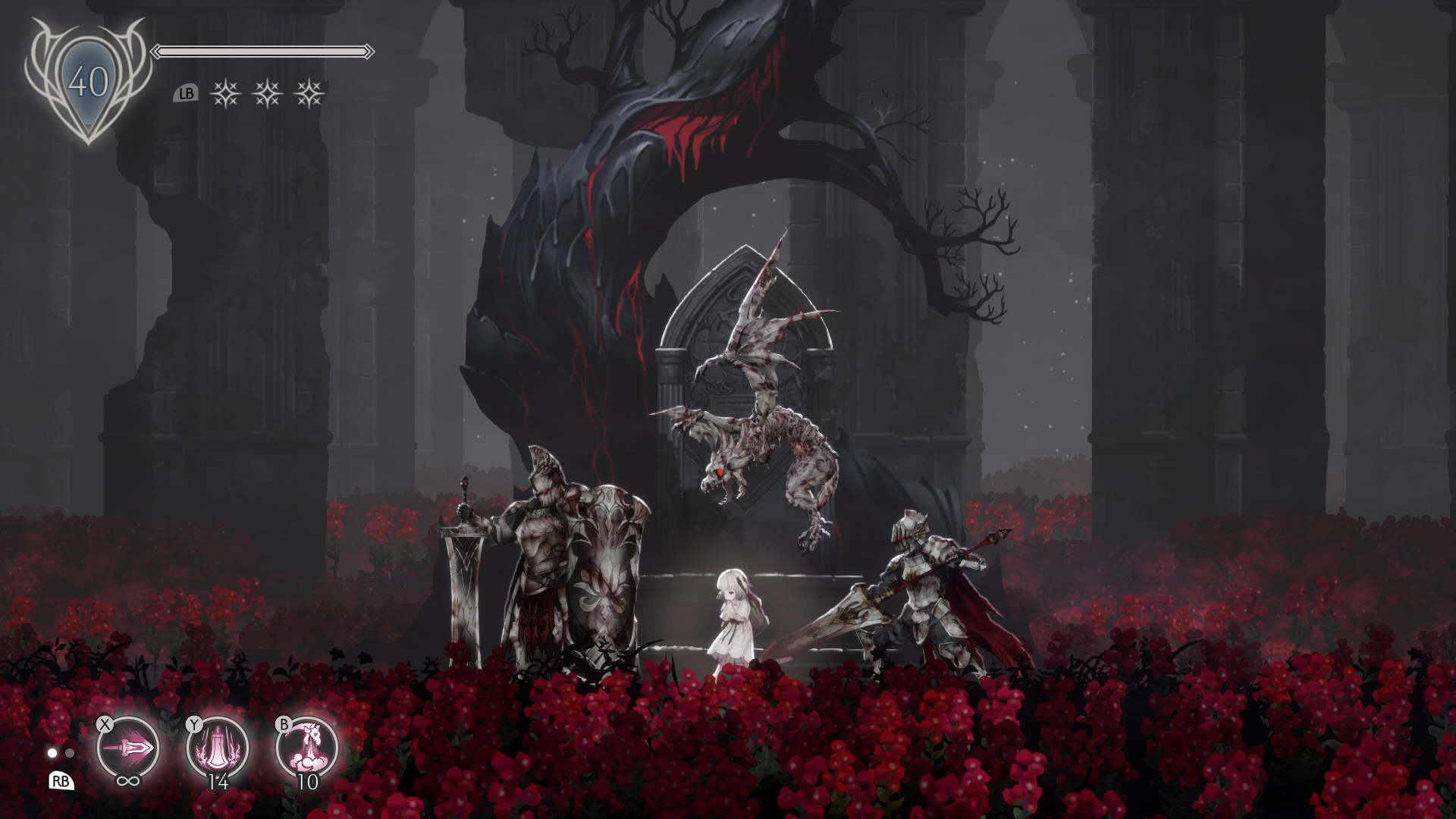Viewport: 1456px width, 819px height.
Task: Click the Y button badge on the skill
Action: pyautogui.click(x=195, y=726)
